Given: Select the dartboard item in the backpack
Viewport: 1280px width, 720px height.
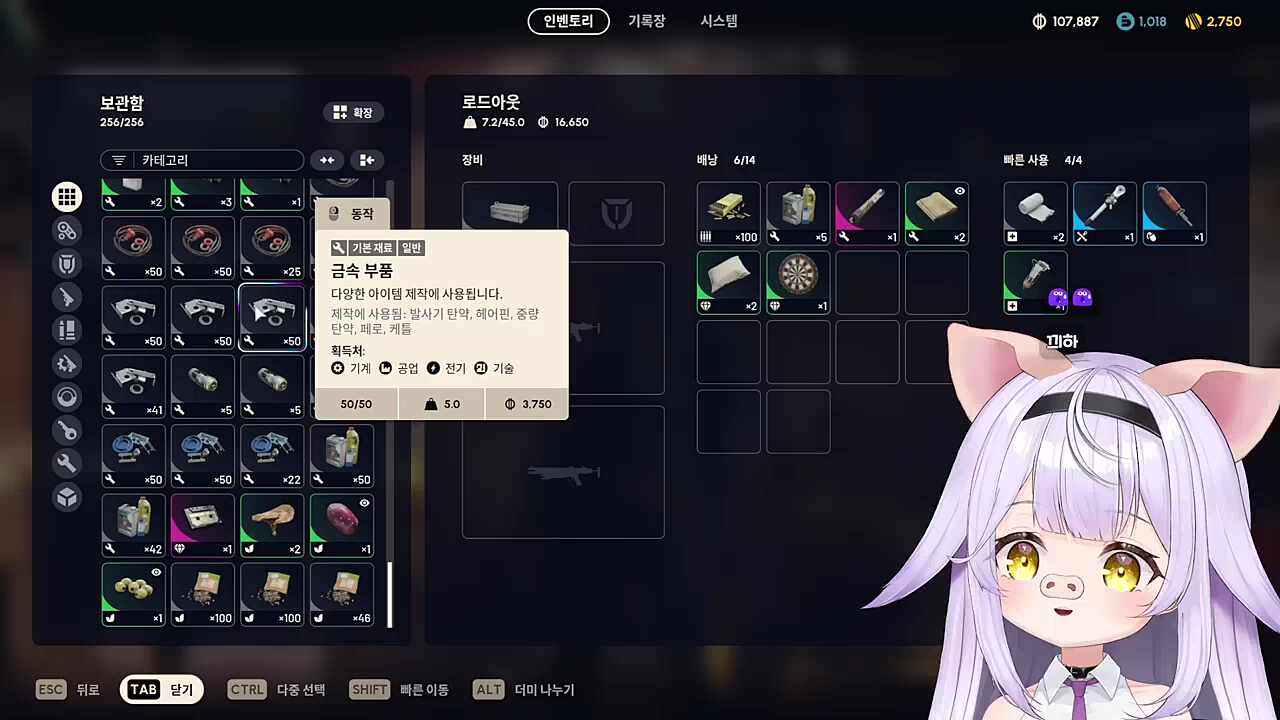Looking at the screenshot, I should 797,281.
